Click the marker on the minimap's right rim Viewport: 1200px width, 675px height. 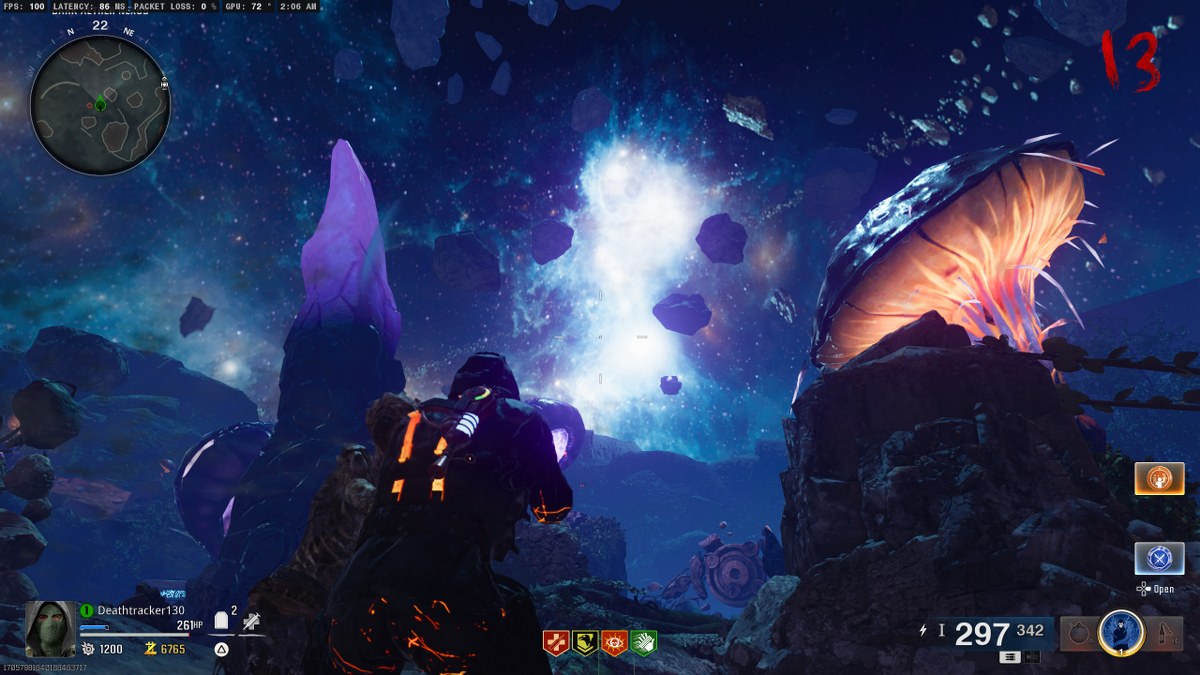coord(163,85)
